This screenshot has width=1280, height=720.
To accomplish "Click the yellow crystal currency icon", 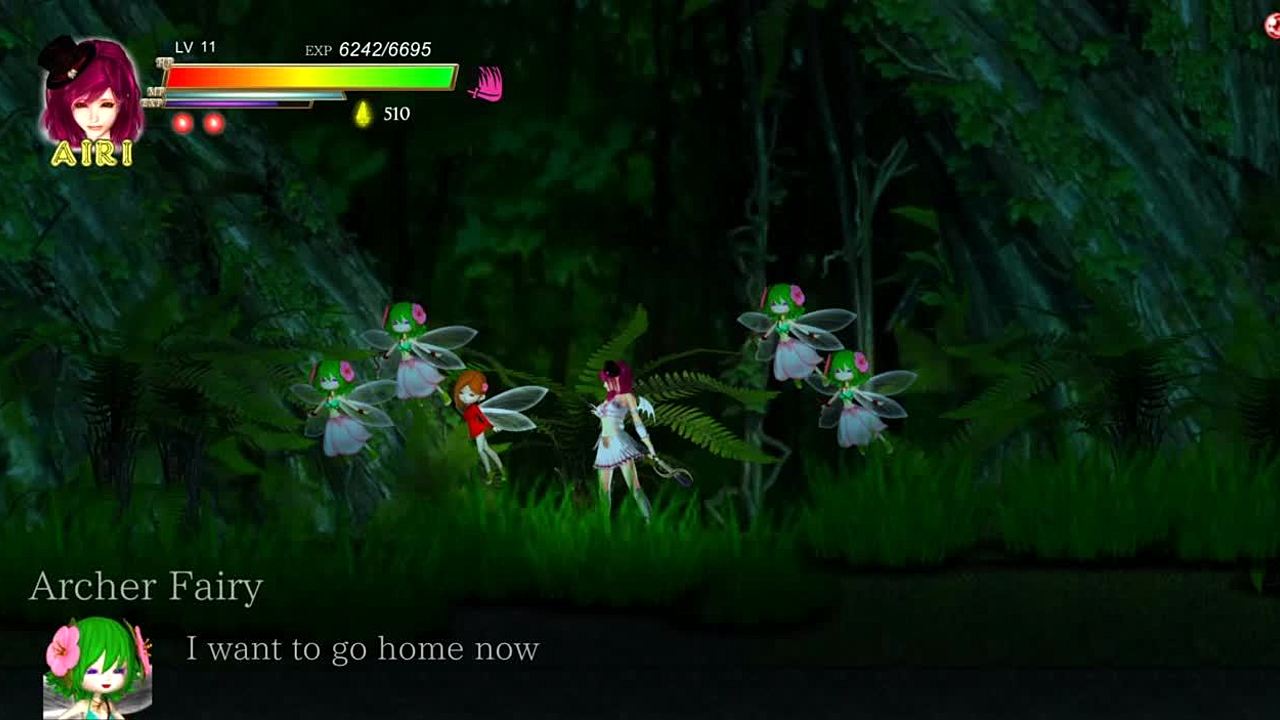I will [363, 114].
